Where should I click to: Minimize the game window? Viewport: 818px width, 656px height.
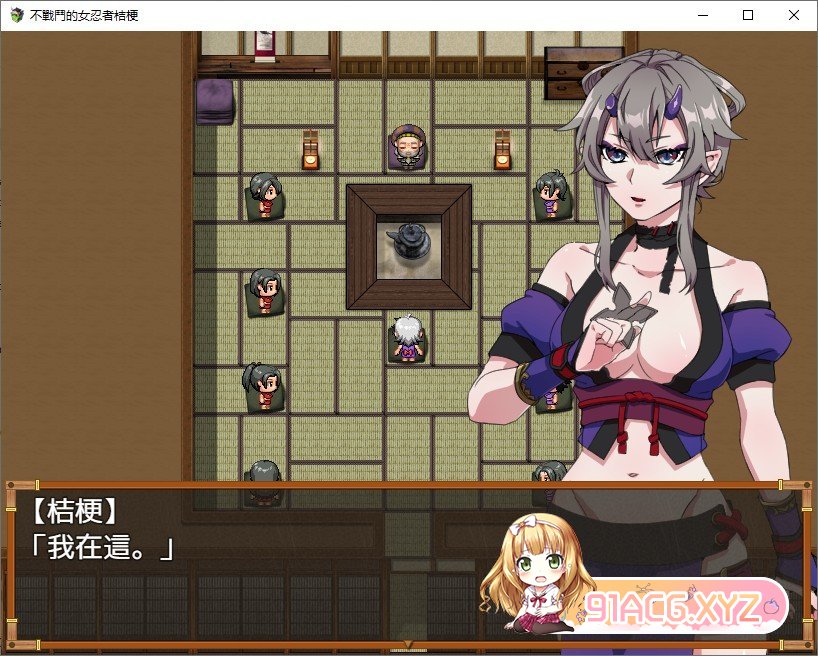(x=702, y=15)
